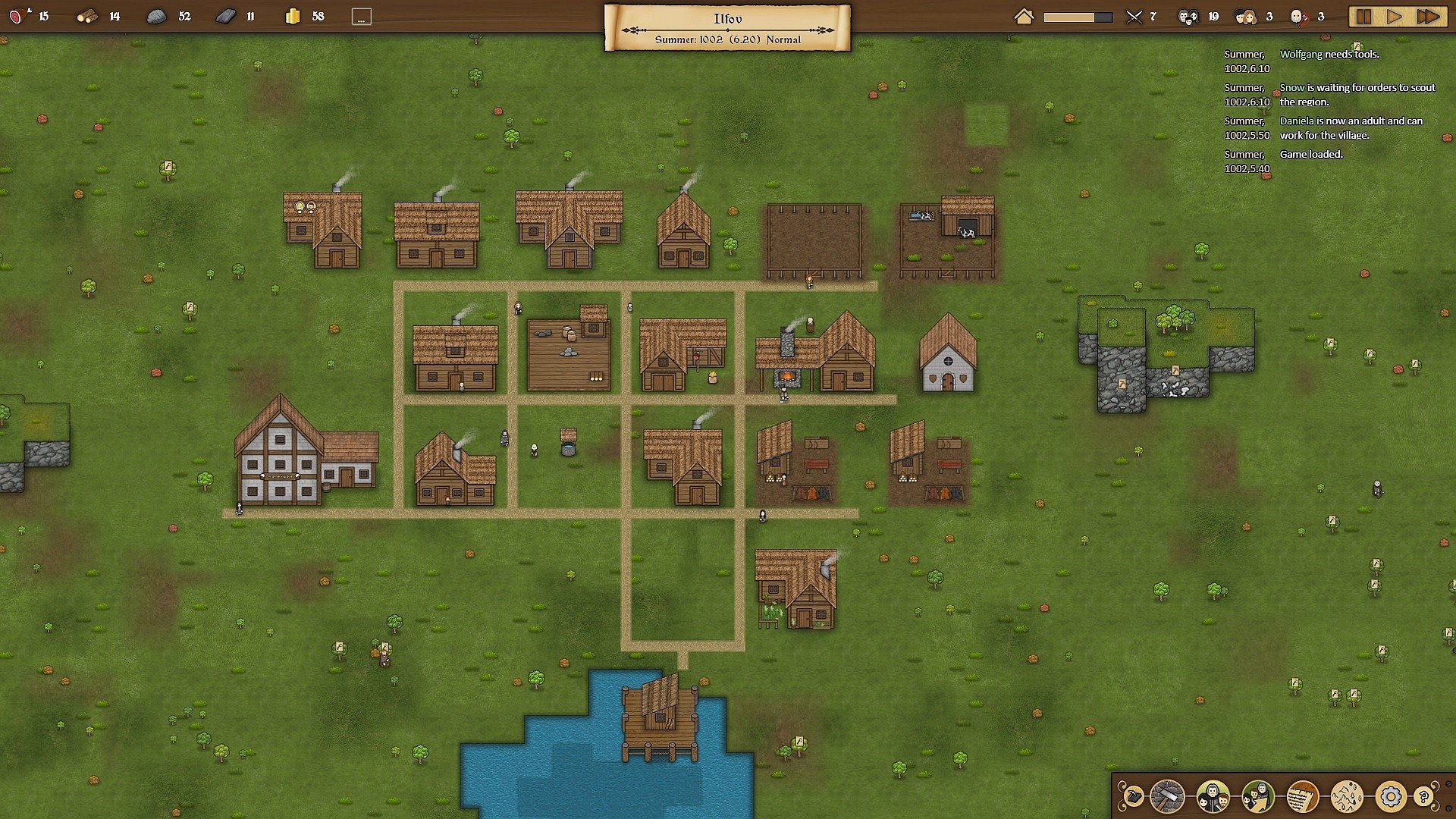This screenshot has width=1456, height=819.
Task: Open the gear settings menu
Action: point(1390,797)
